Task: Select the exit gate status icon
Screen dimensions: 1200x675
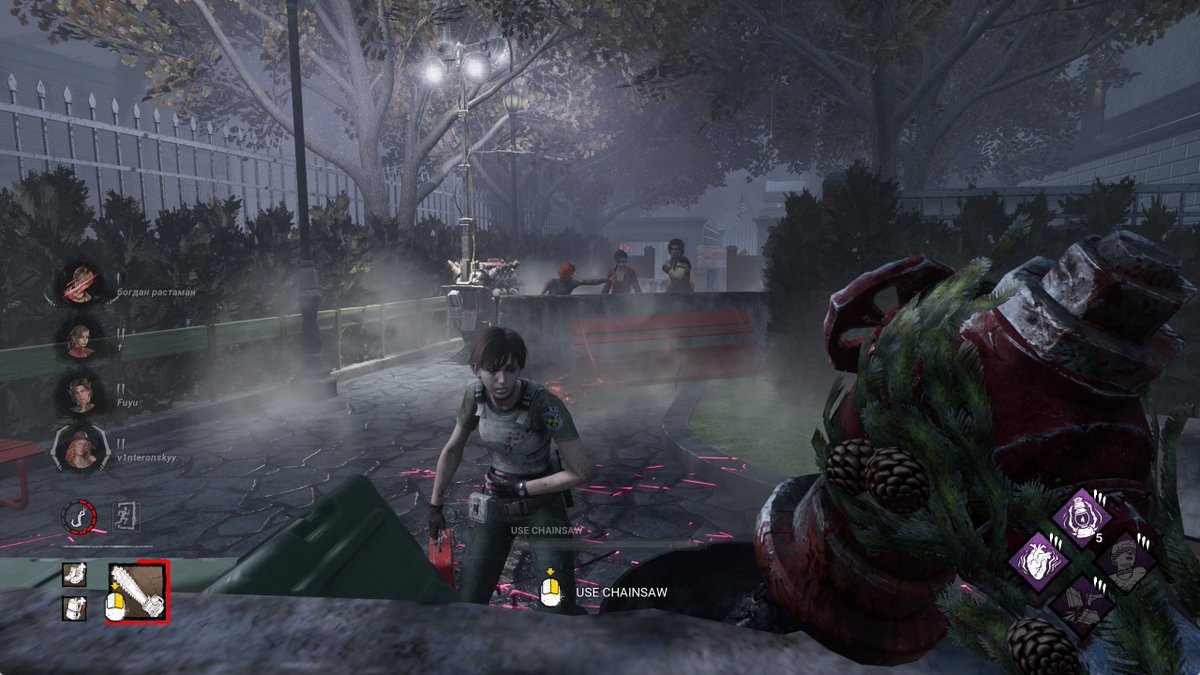Action: click(127, 516)
